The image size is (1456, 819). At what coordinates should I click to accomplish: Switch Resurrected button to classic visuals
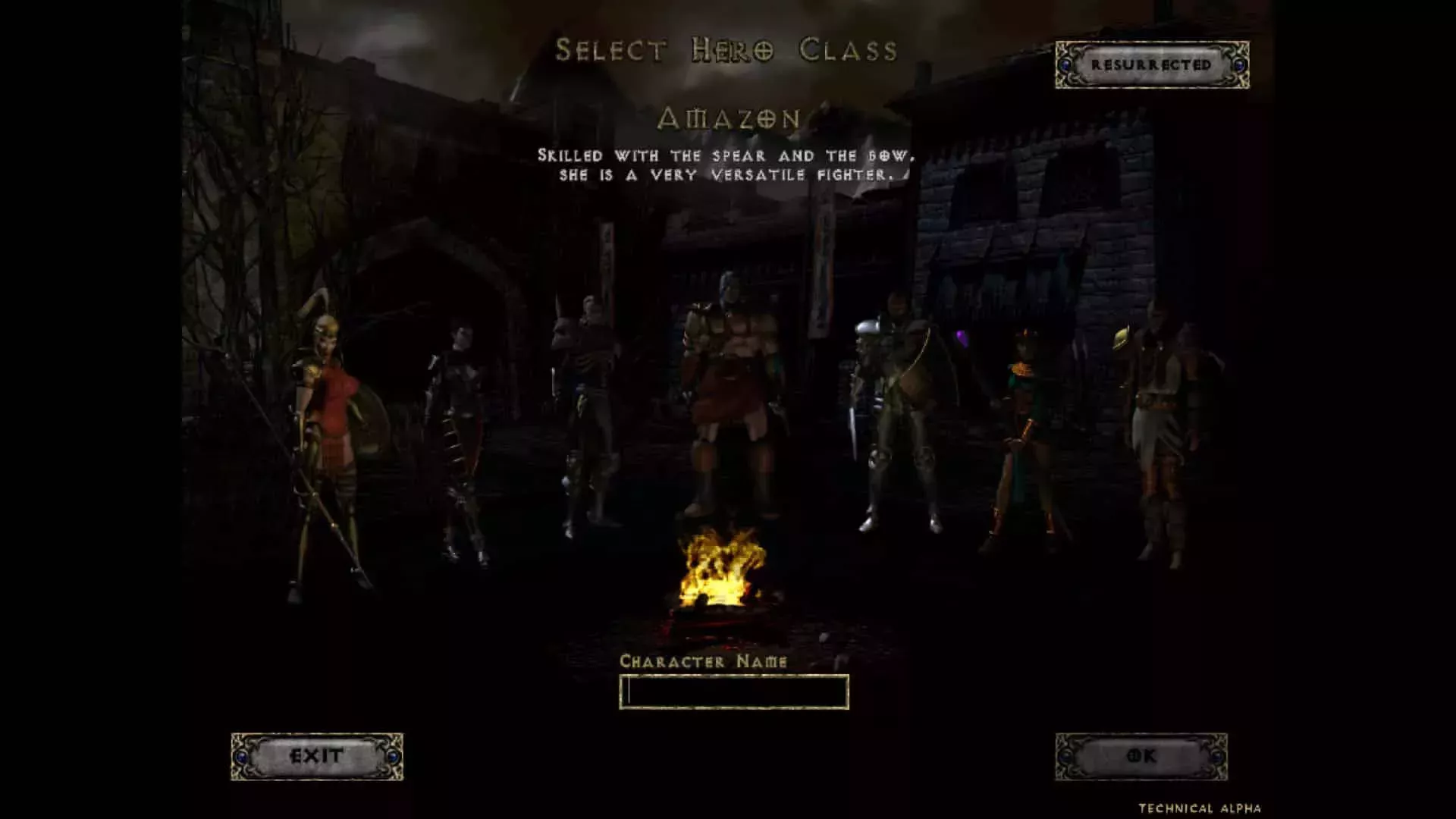pyautogui.click(x=1151, y=66)
